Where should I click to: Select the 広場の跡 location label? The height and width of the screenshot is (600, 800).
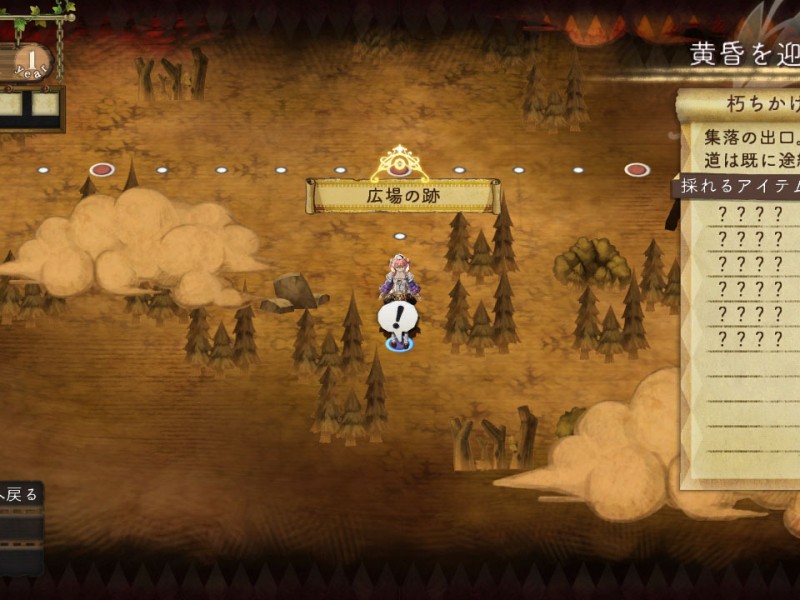pos(403,196)
